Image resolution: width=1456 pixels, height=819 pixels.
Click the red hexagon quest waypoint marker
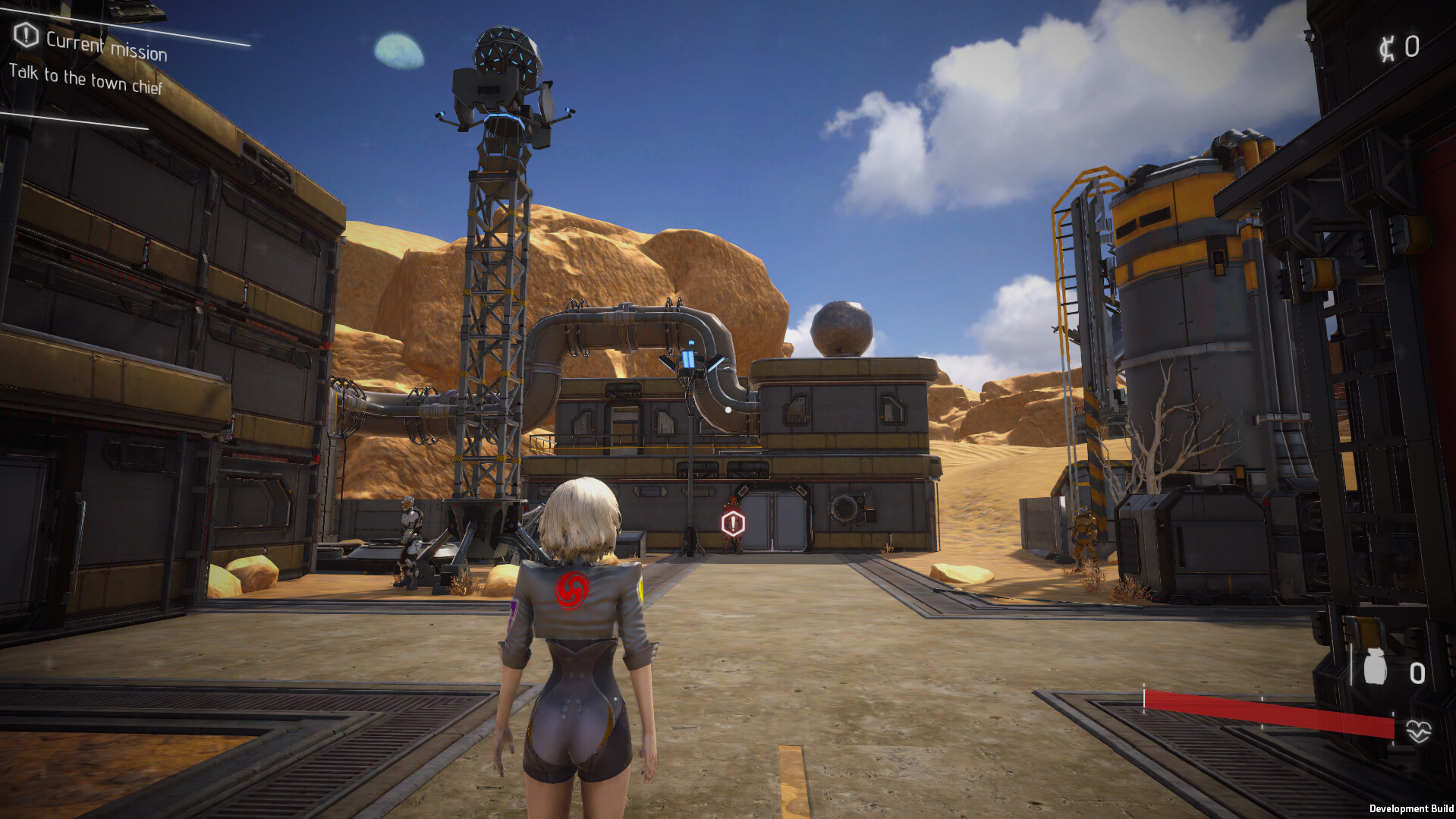(x=733, y=523)
